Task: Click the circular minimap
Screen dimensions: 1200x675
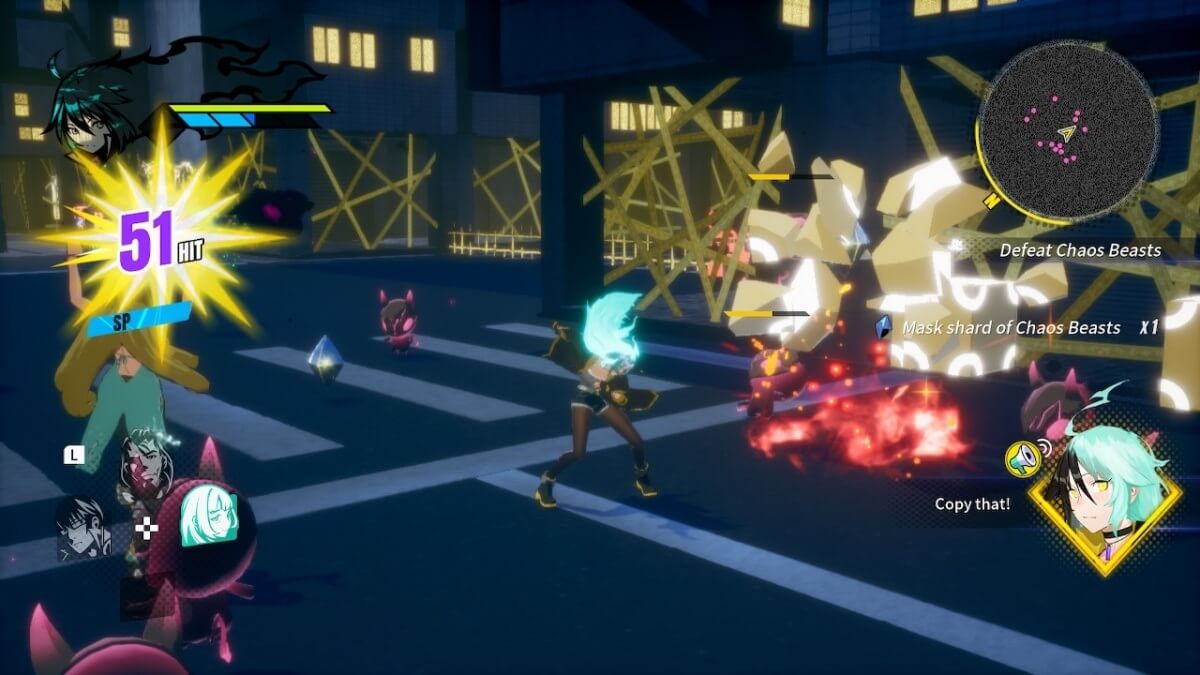Action: coord(1067,128)
